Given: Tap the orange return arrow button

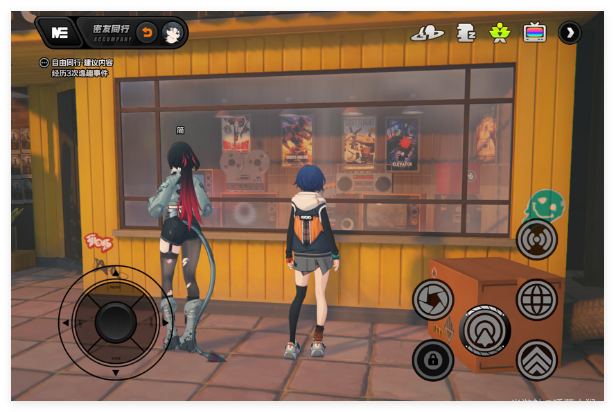Looking at the screenshot, I should click(x=146, y=33).
